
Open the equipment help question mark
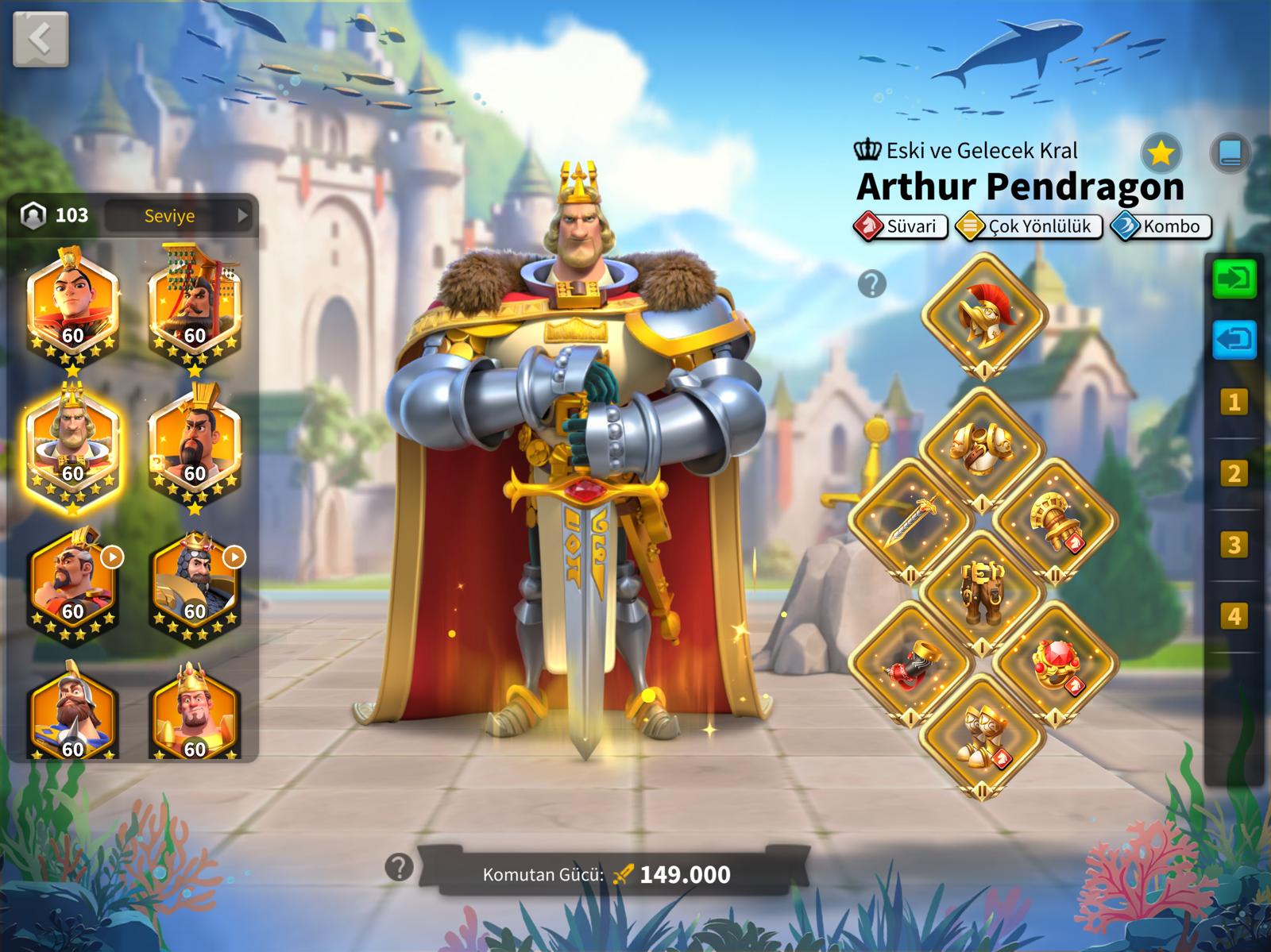click(871, 283)
